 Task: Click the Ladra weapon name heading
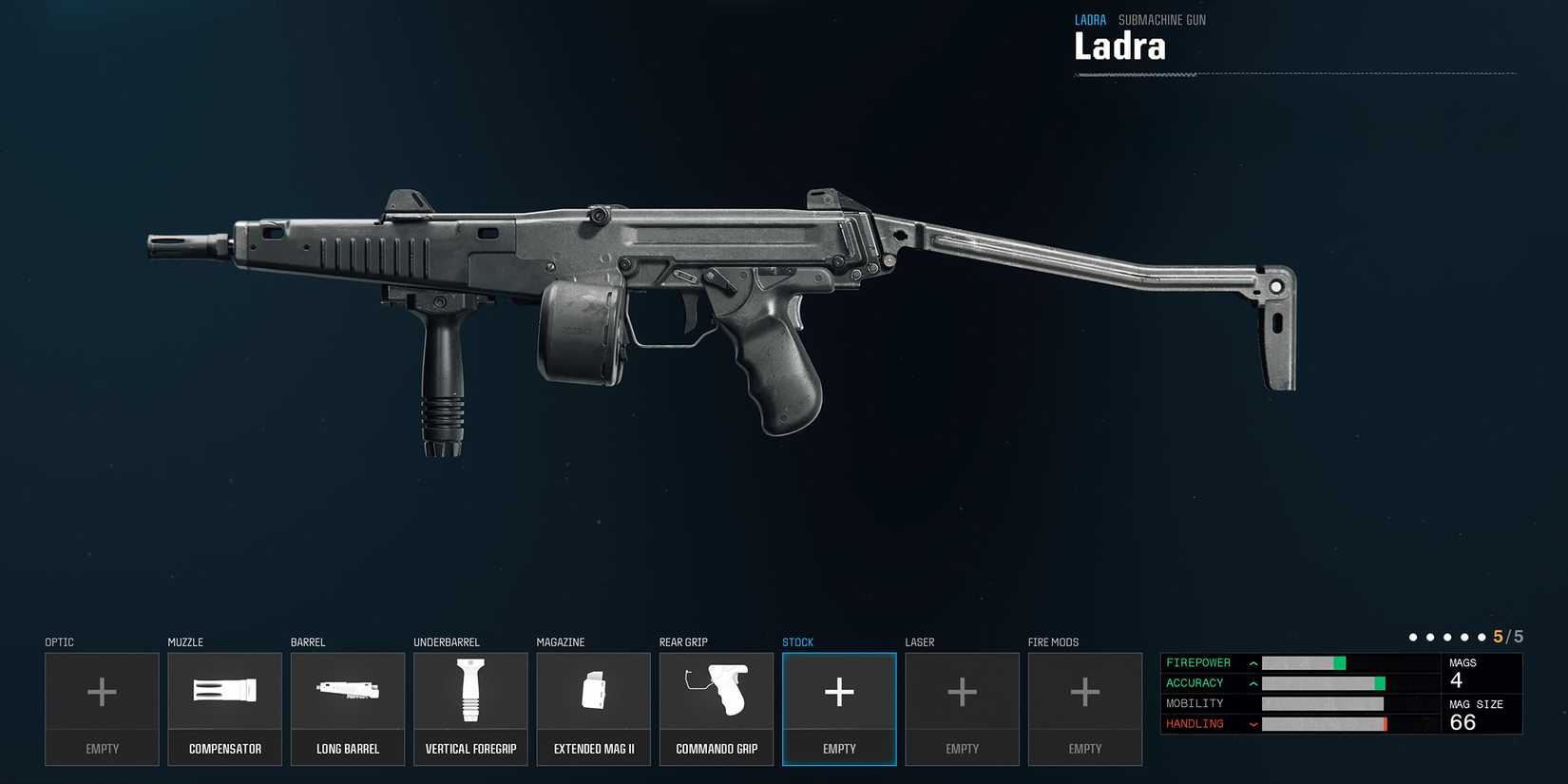coord(1119,46)
